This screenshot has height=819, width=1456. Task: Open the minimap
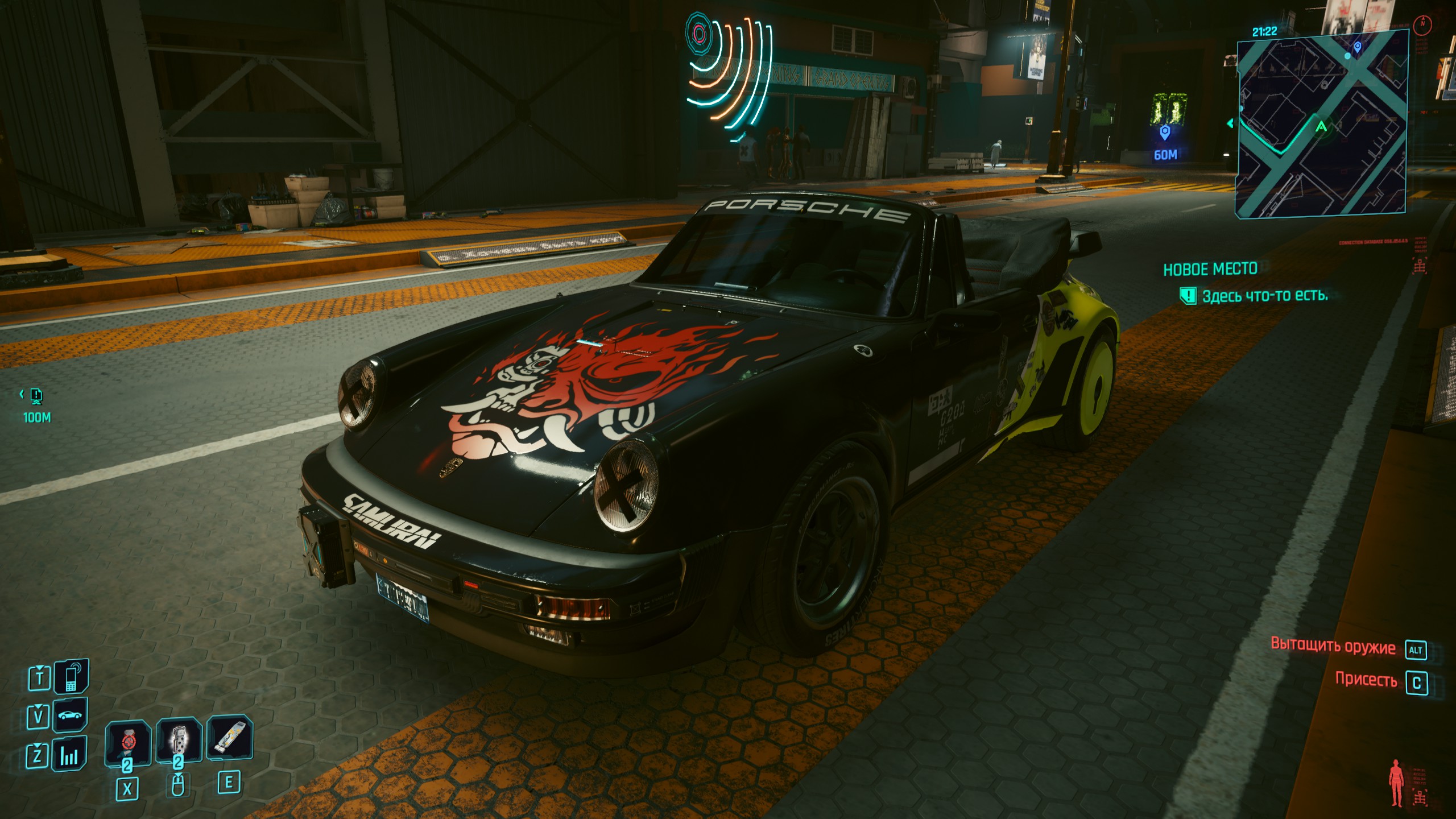[1322, 123]
